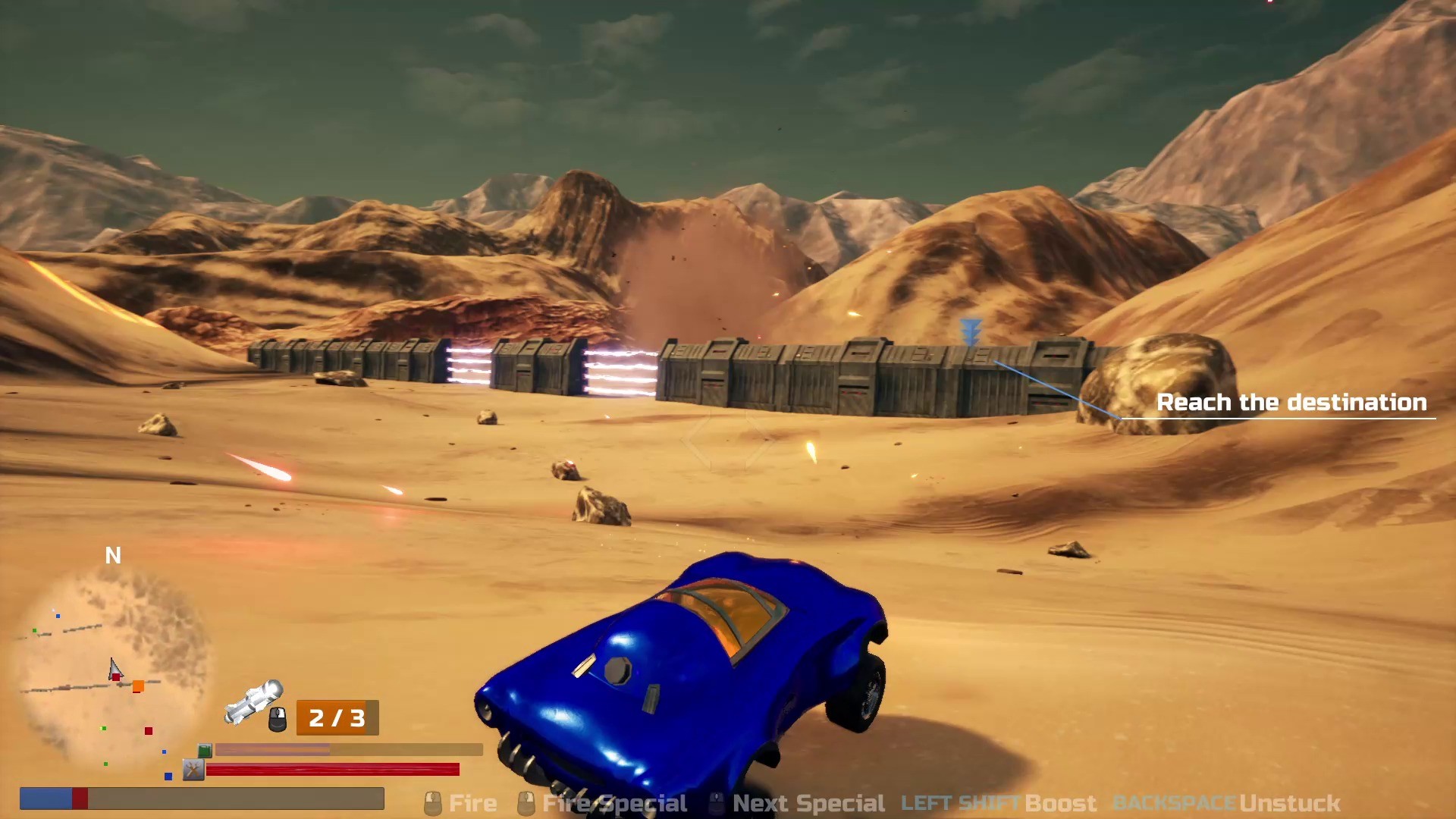Click the white player arrow on the minimap
The width and height of the screenshot is (1456, 819).
pos(115,669)
